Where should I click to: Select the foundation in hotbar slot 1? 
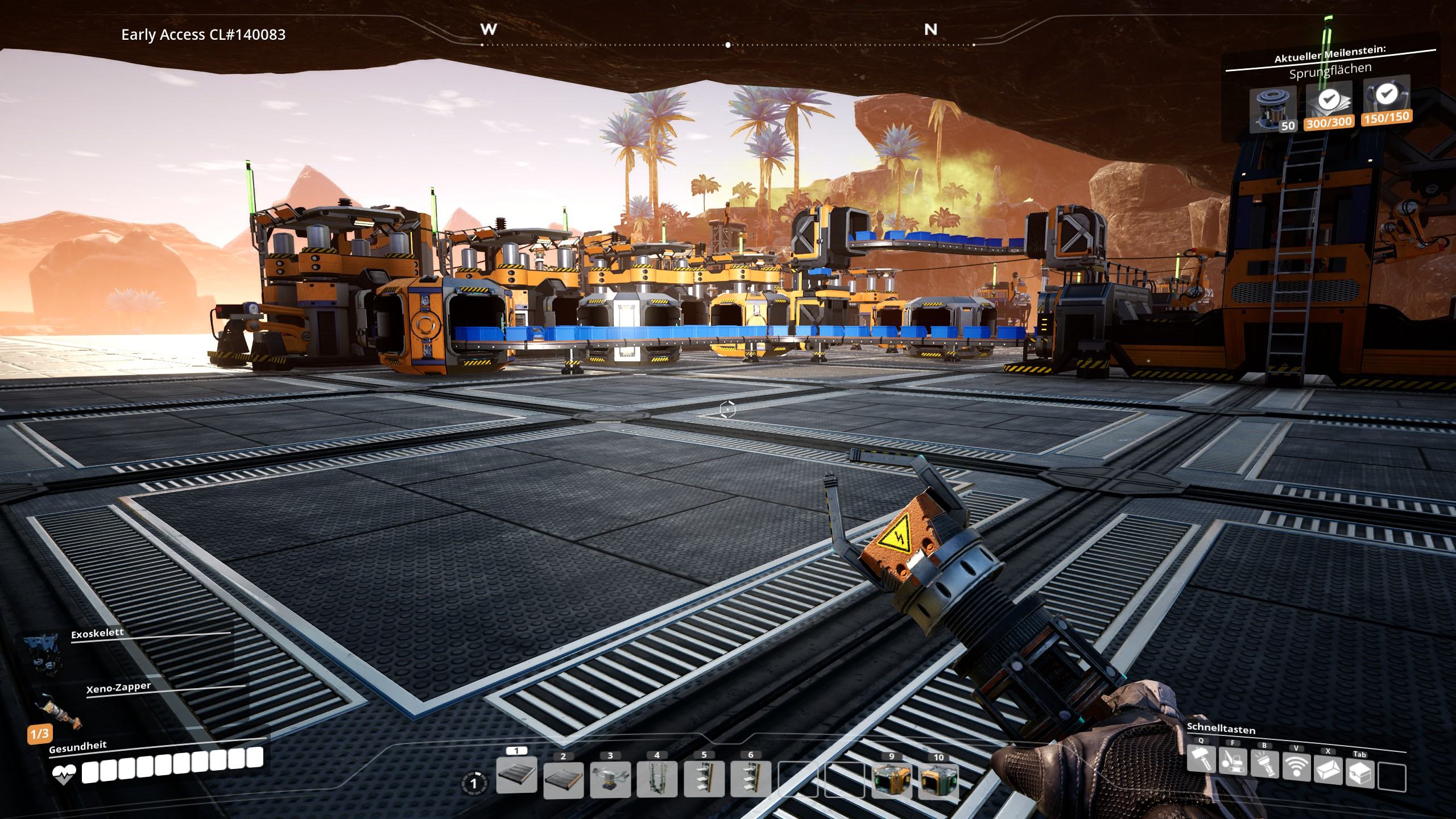(516, 775)
